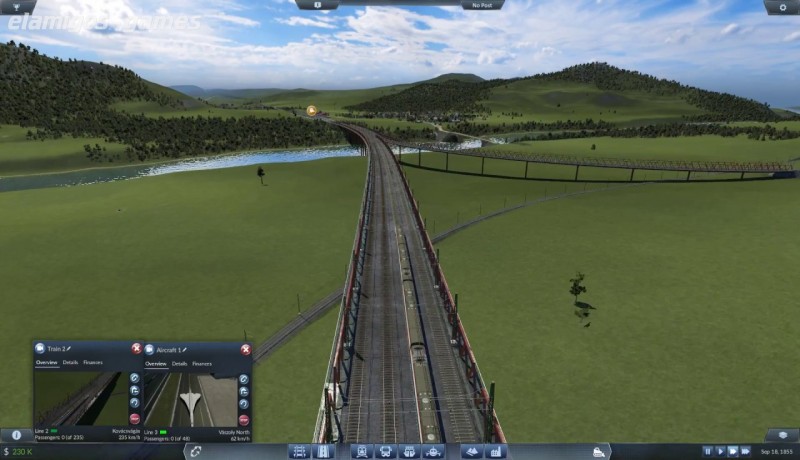Set game speed to fastest

746,452
